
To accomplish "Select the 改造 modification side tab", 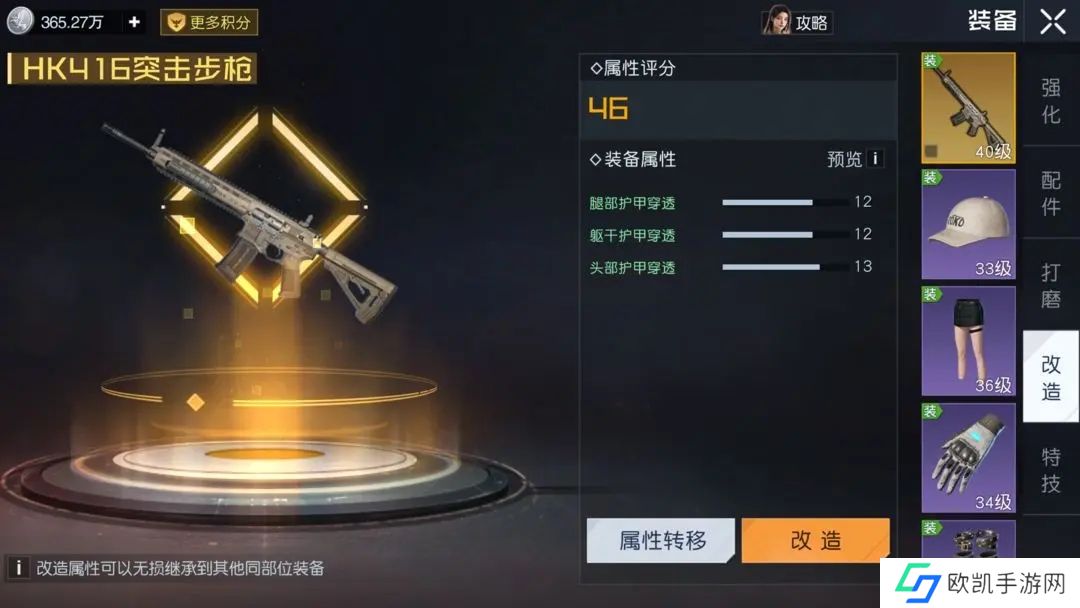I will pyautogui.click(x=1051, y=377).
